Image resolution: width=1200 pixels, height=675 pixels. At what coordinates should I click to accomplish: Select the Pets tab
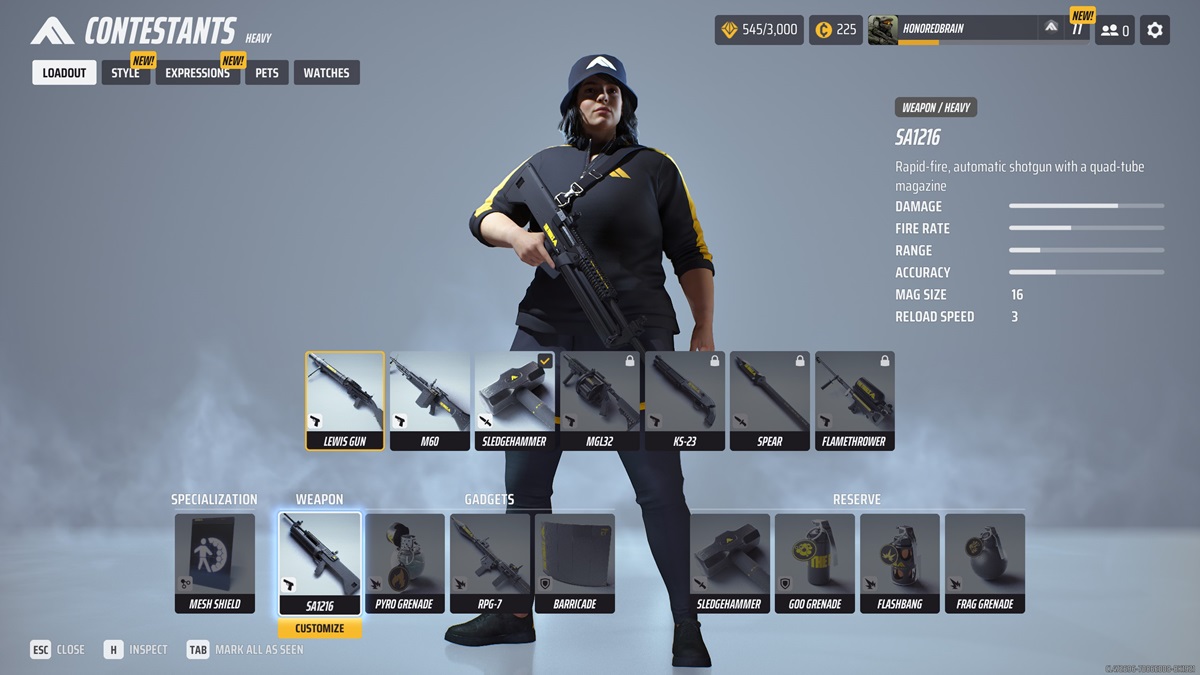click(x=267, y=73)
